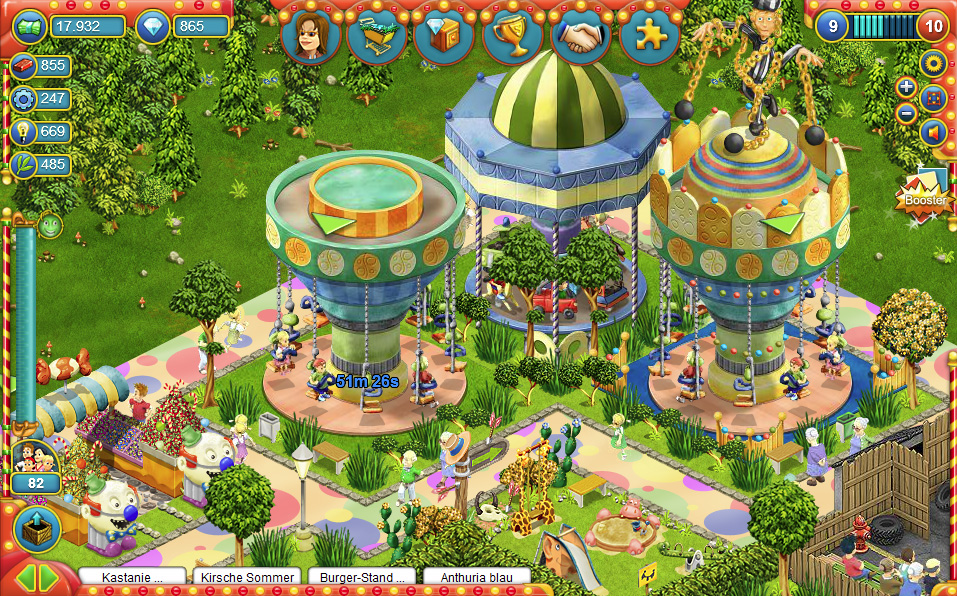Toggle the sound speaker button
This screenshot has width=957, height=596.
point(934,132)
